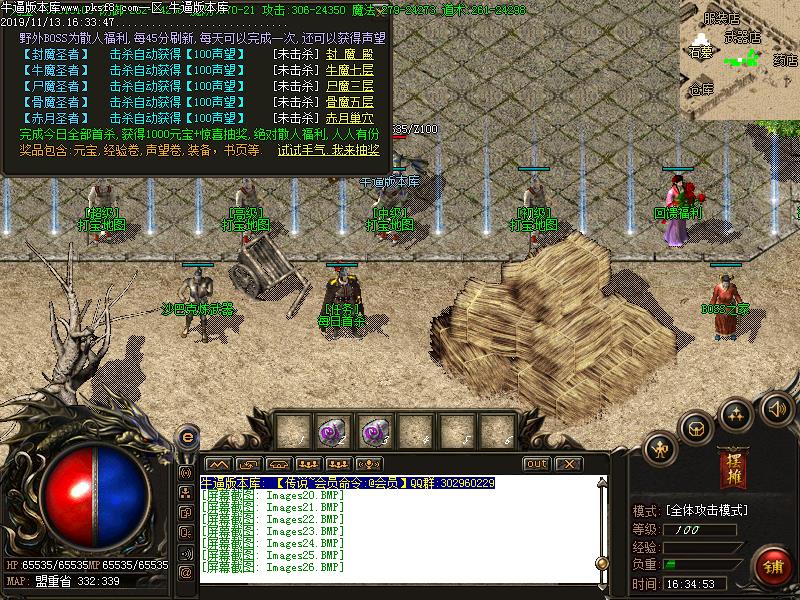Close the chat panel with the X button
The width and height of the screenshot is (800, 600).
pos(568,464)
